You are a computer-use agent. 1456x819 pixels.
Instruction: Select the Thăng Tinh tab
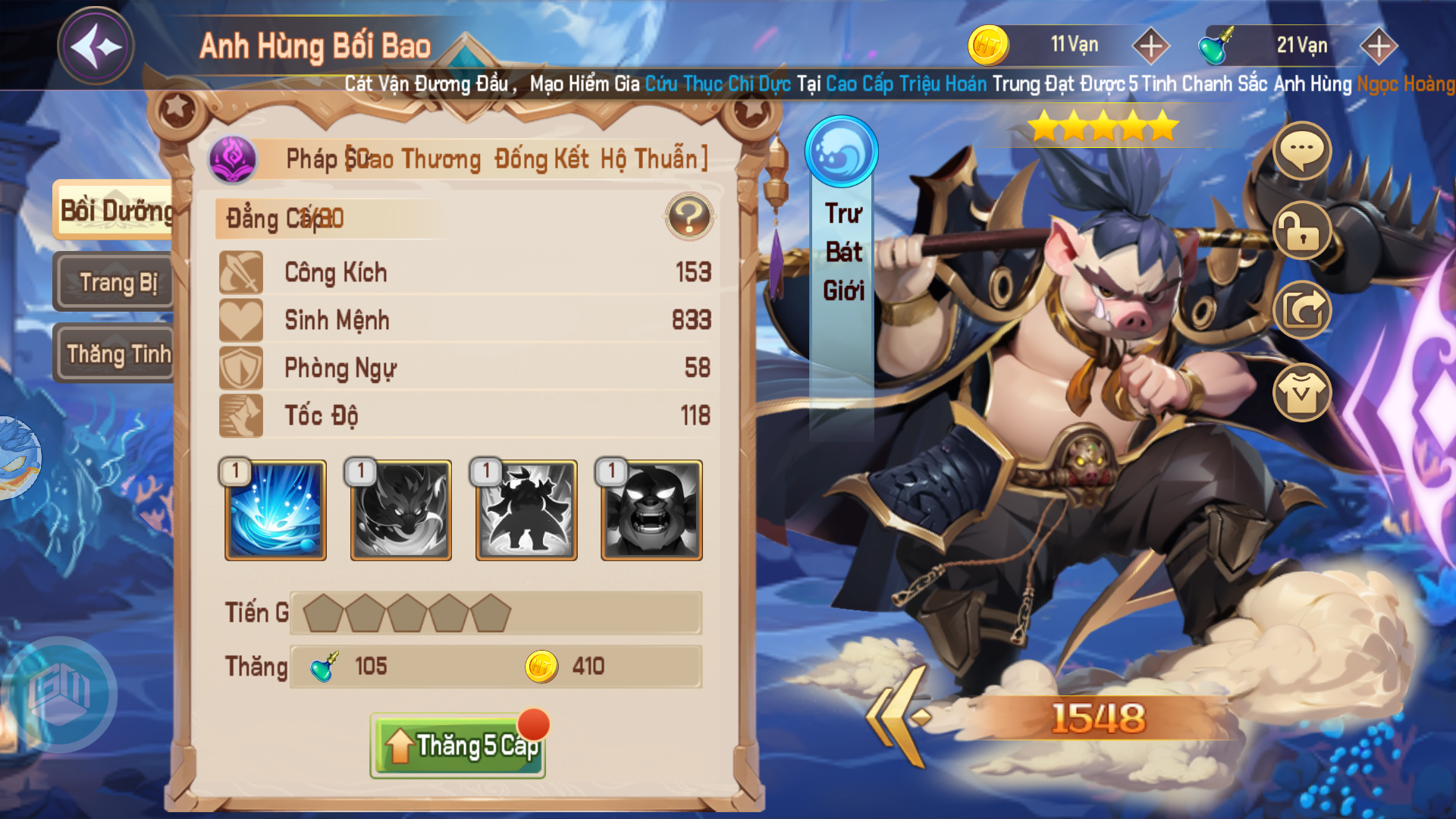(x=117, y=353)
